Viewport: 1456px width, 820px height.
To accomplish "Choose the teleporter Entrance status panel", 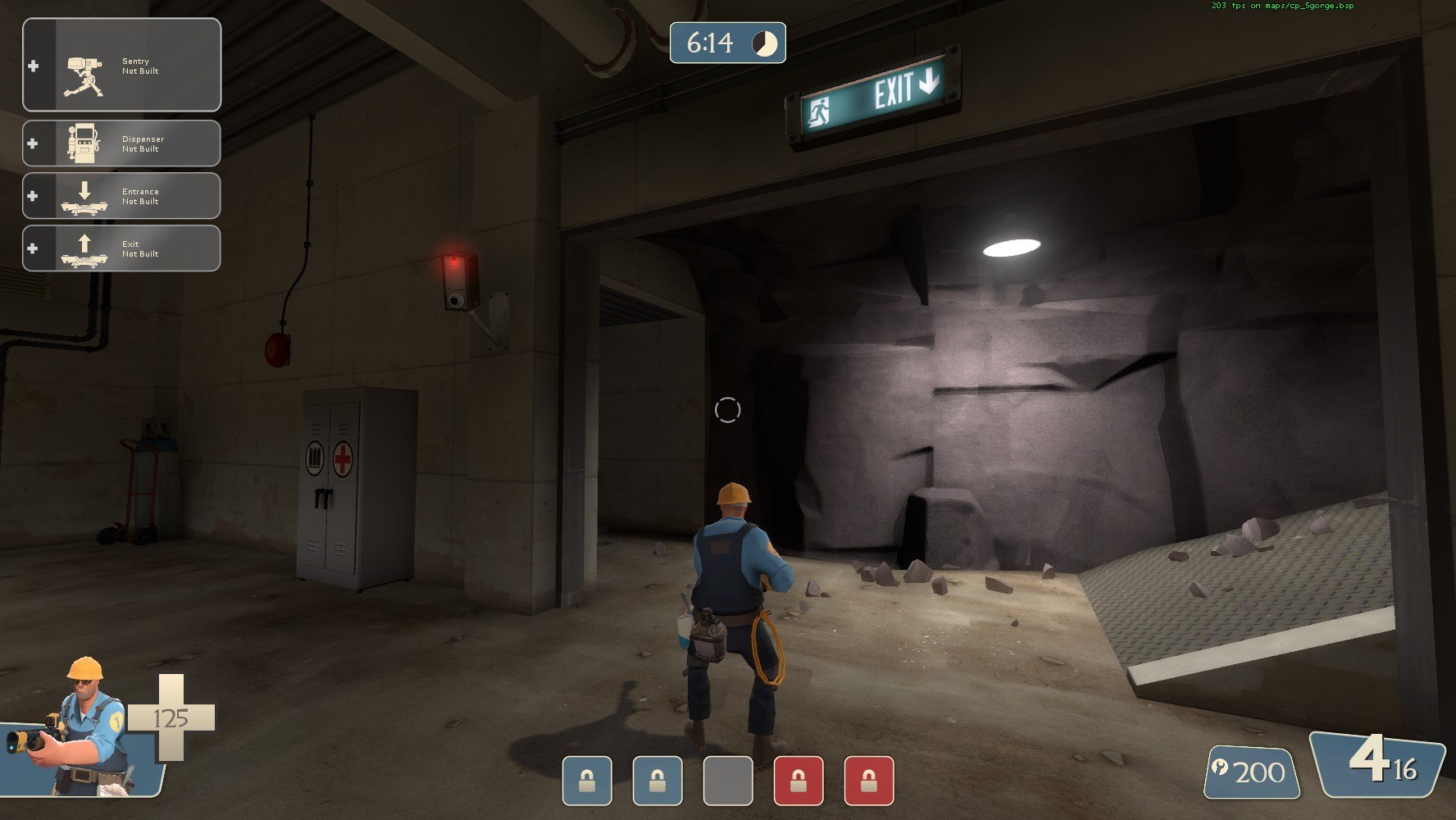I will tap(121, 196).
